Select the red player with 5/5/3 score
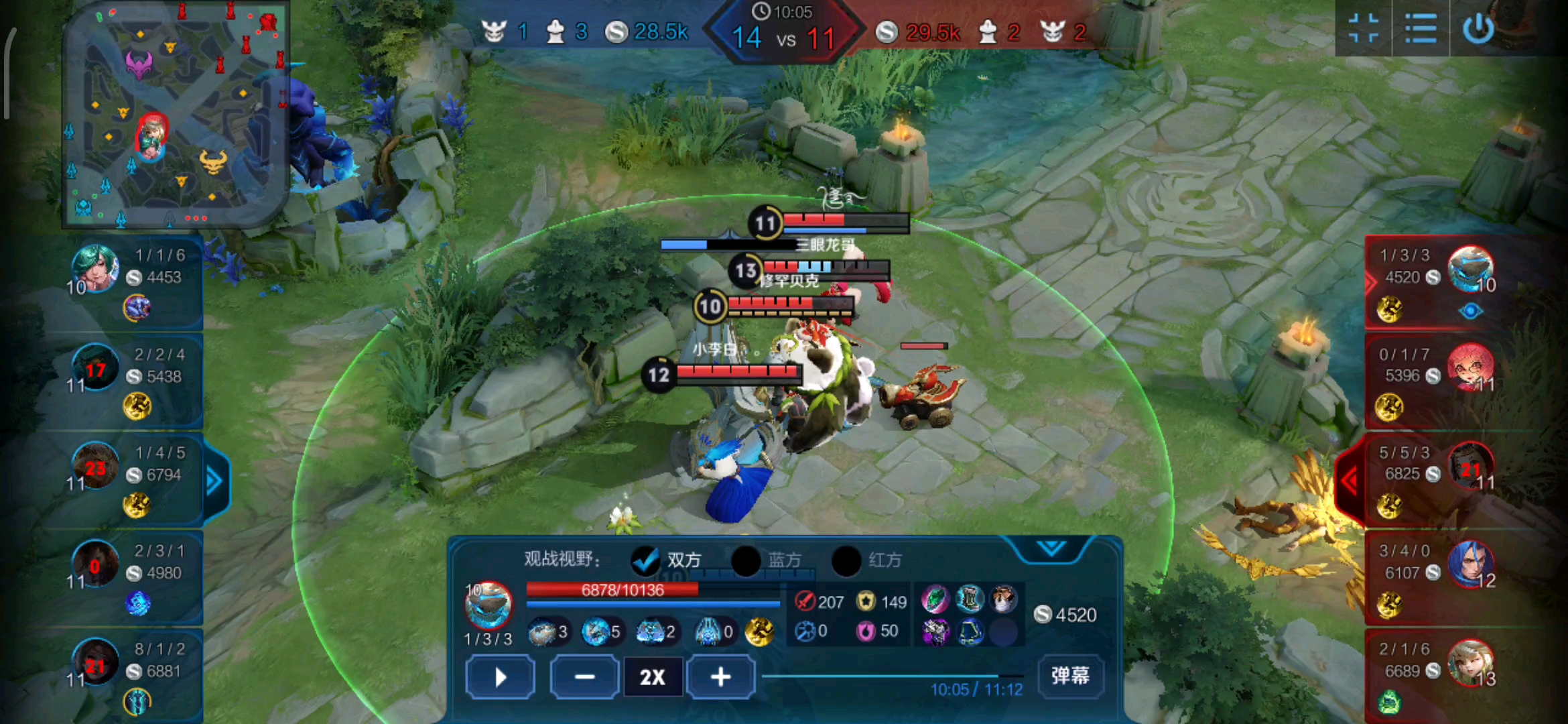This screenshot has height=724, width=1568. pos(1470,465)
